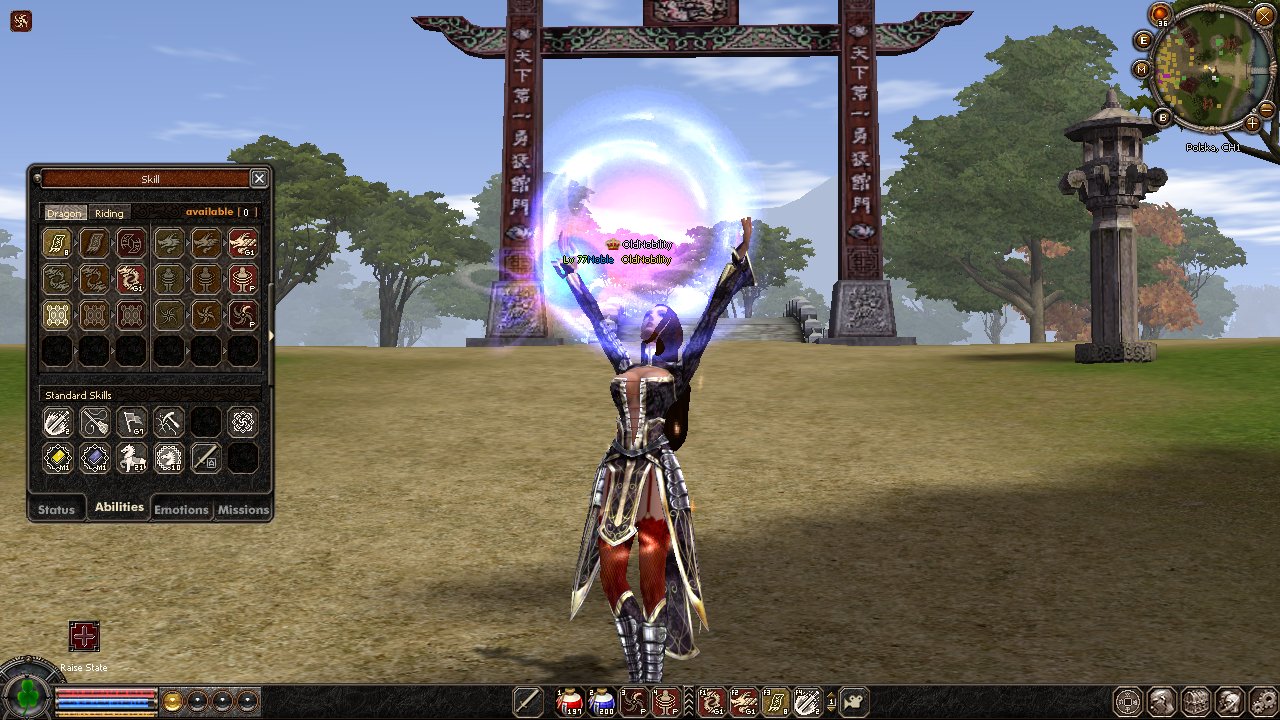The width and height of the screenshot is (1280, 720).
Task: Click the camera icon on the hotbar
Action: tap(853, 702)
